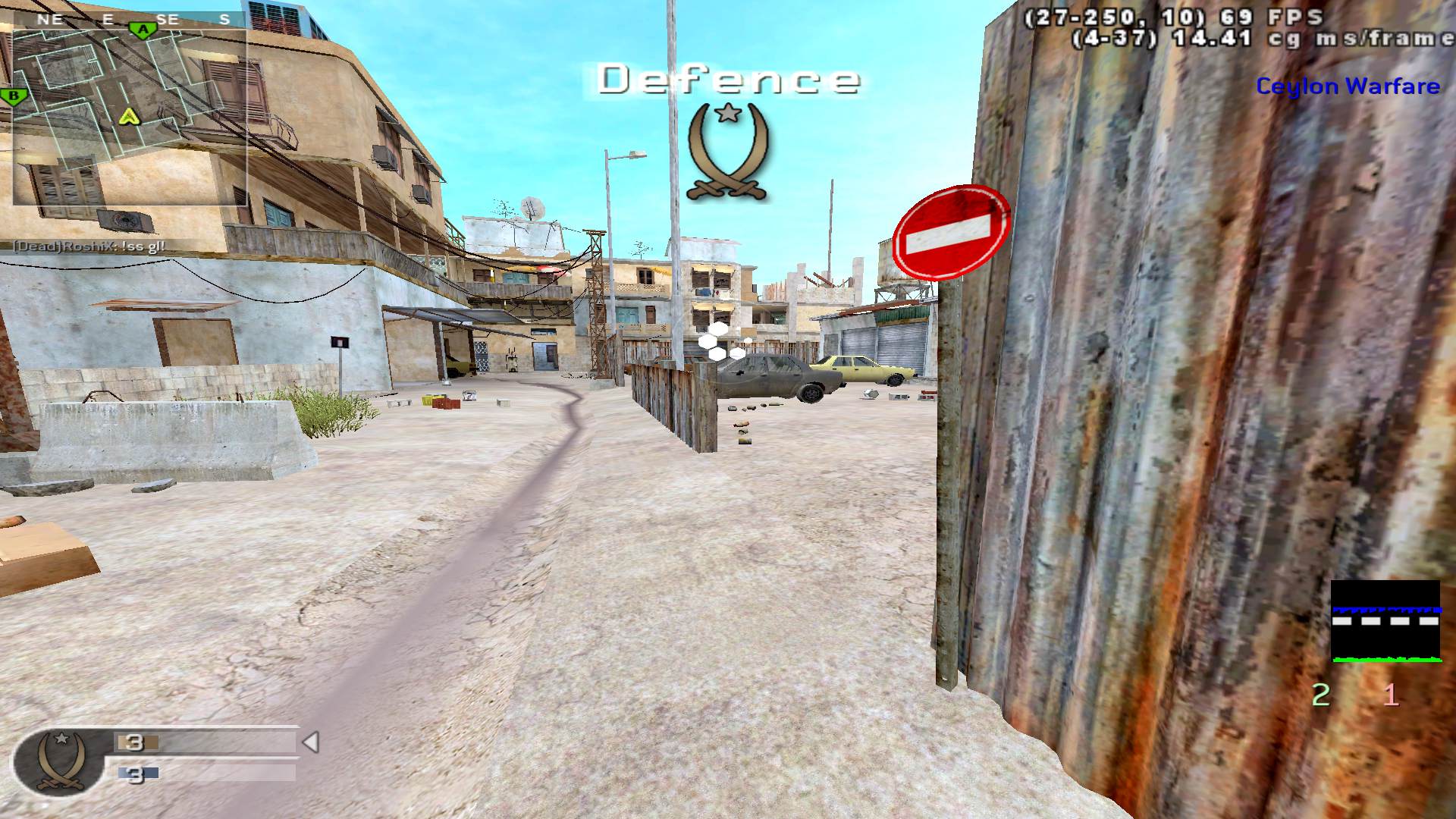Screen dimensions: 1456x819
Task: Click the minimap in the corner
Action: click(129, 118)
